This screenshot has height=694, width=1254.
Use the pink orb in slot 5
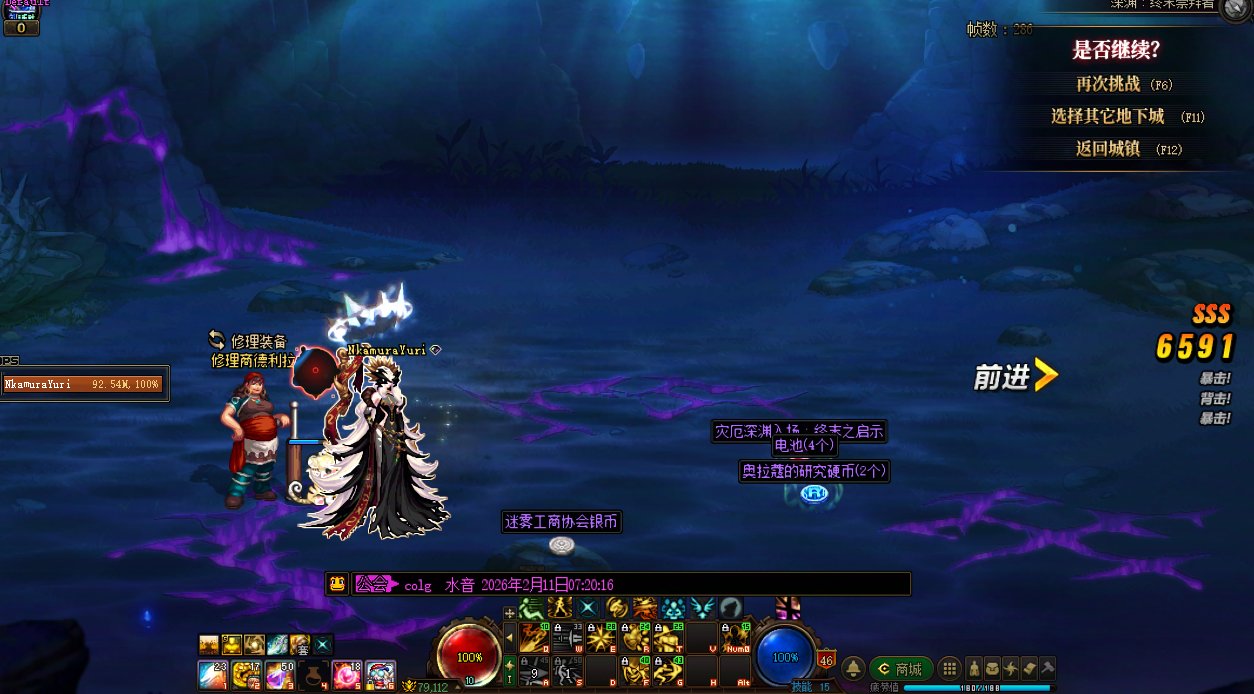point(347,675)
